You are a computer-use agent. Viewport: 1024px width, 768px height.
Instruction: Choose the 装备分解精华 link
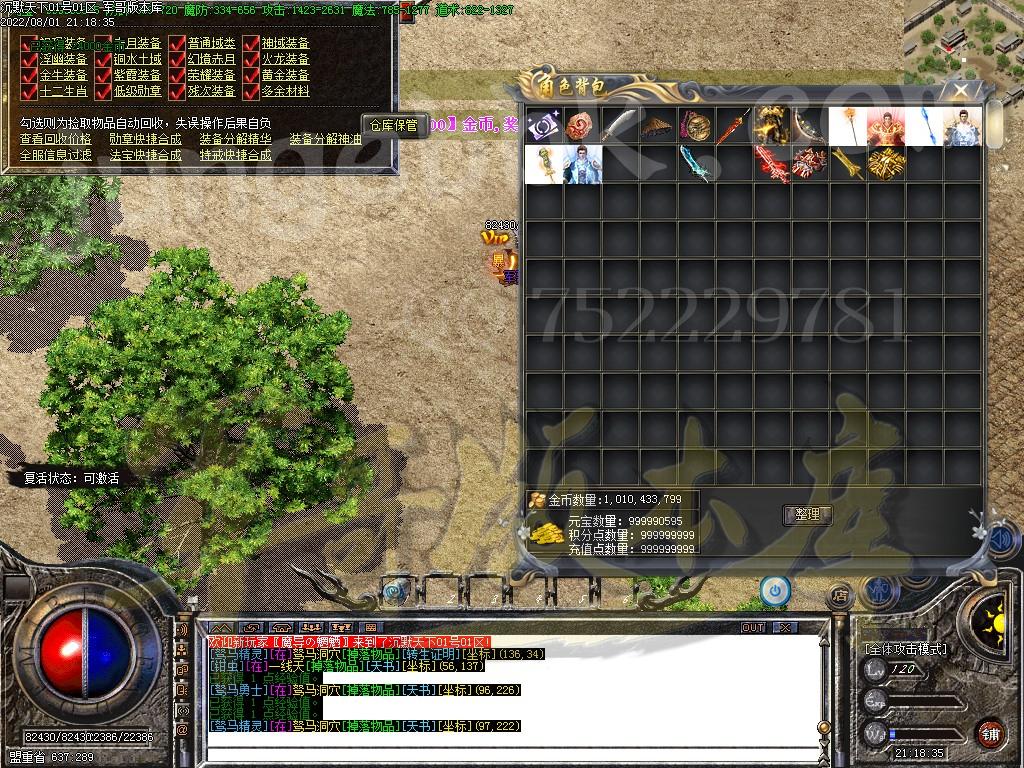[236, 140]
